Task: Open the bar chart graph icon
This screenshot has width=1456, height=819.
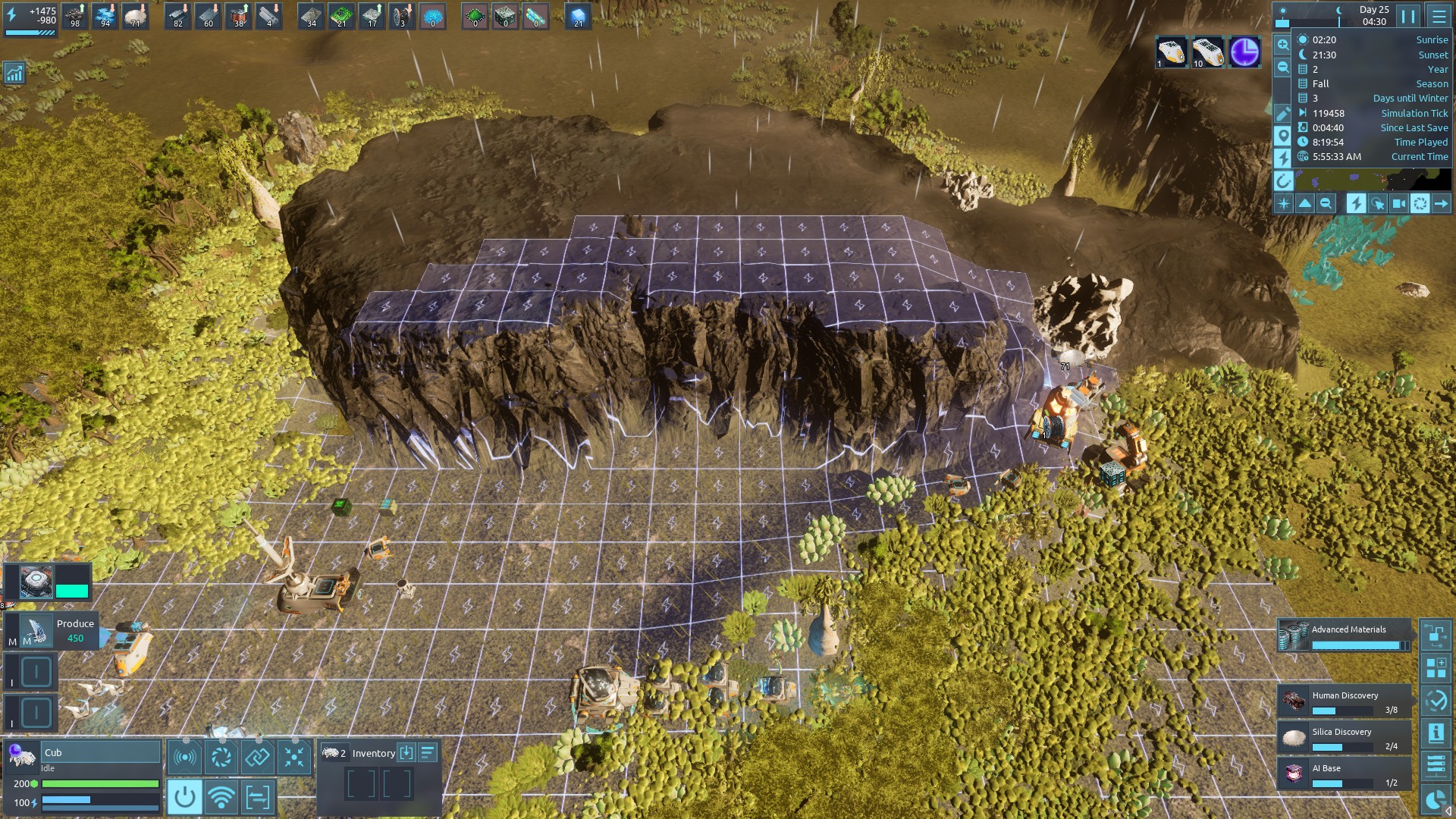Action: tap(14, 74)
